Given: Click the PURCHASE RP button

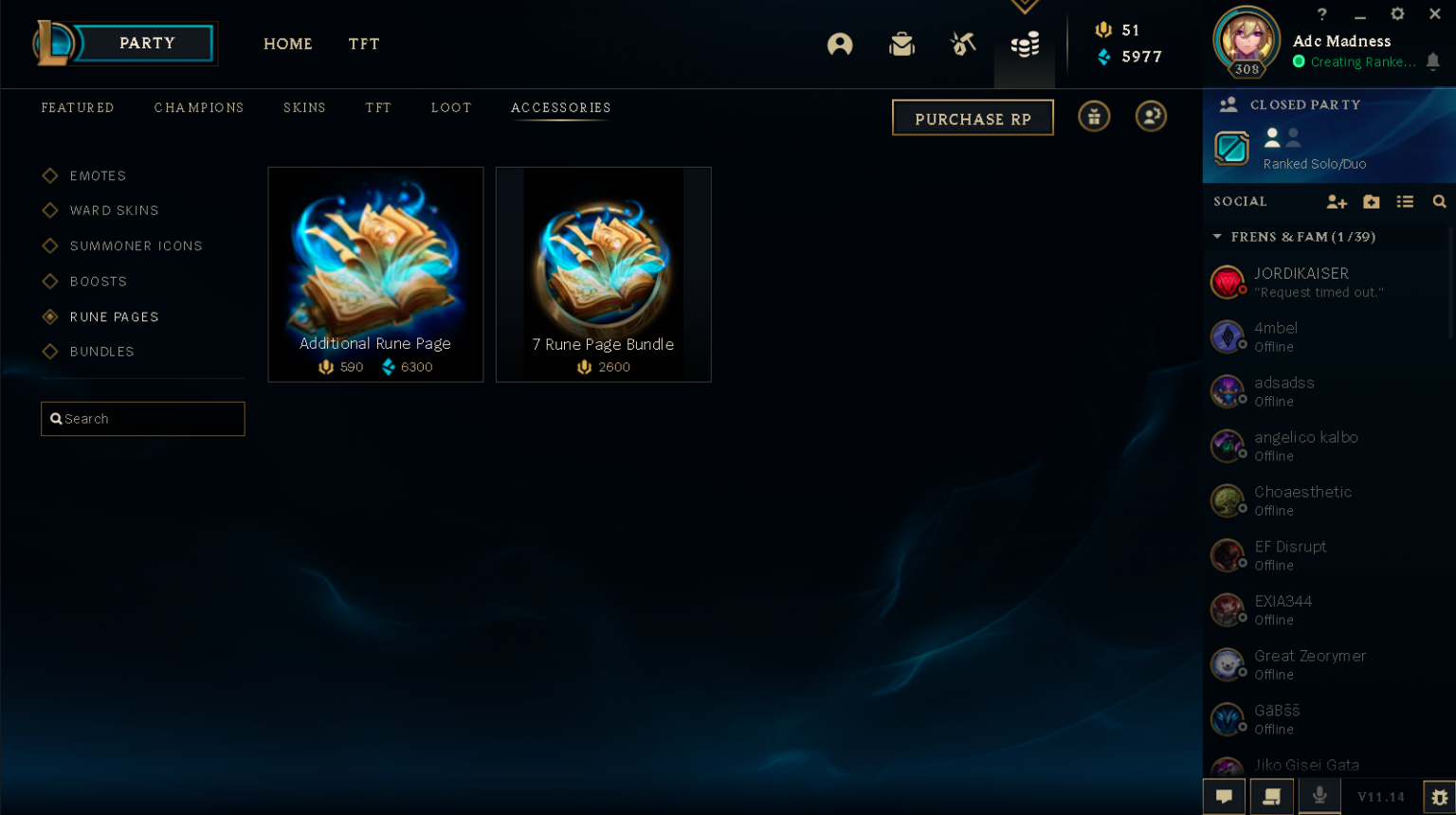Looking at the screenshot, I should (973, 117).
